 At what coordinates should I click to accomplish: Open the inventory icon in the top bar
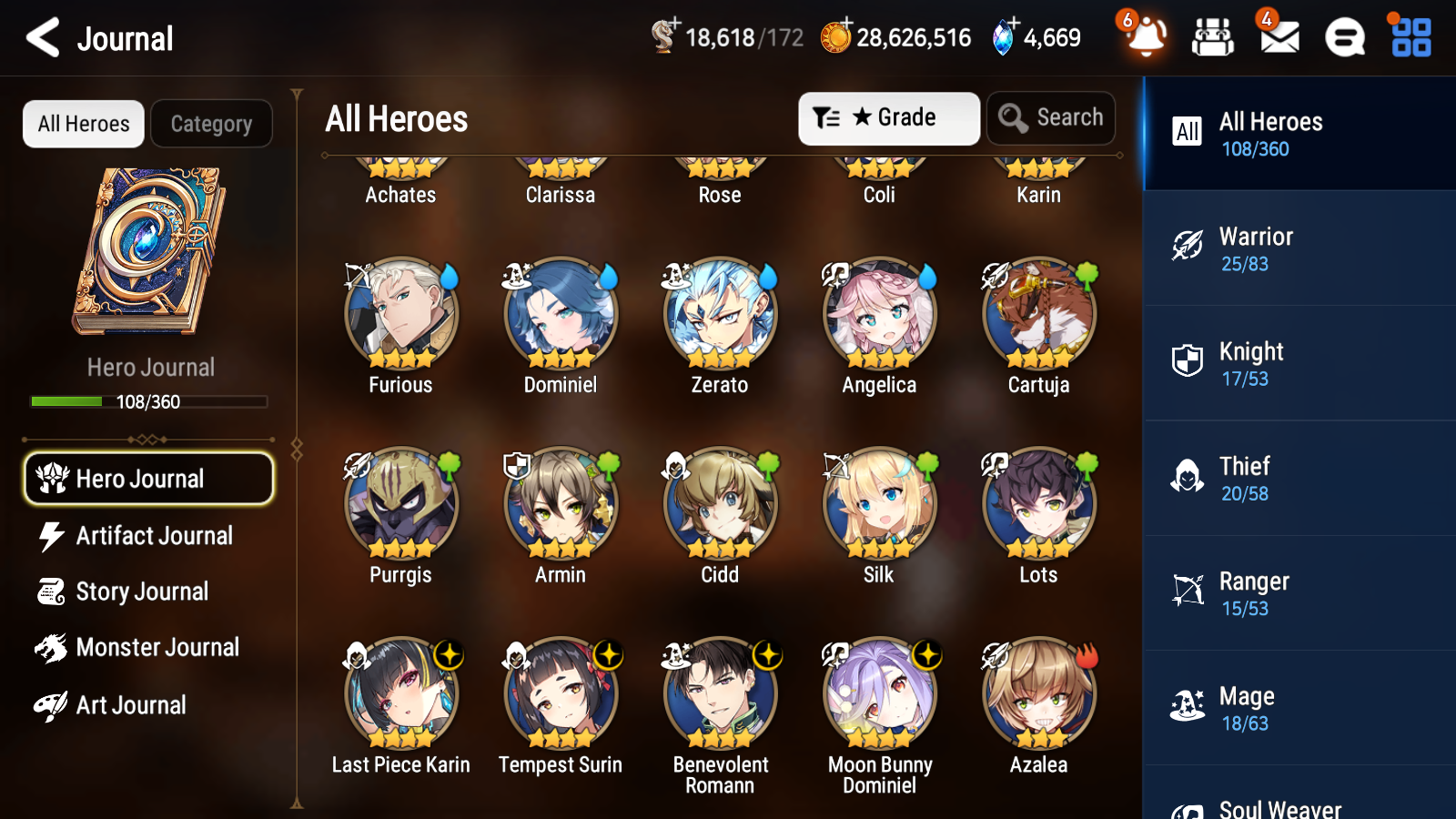[x=1213, y=38]
